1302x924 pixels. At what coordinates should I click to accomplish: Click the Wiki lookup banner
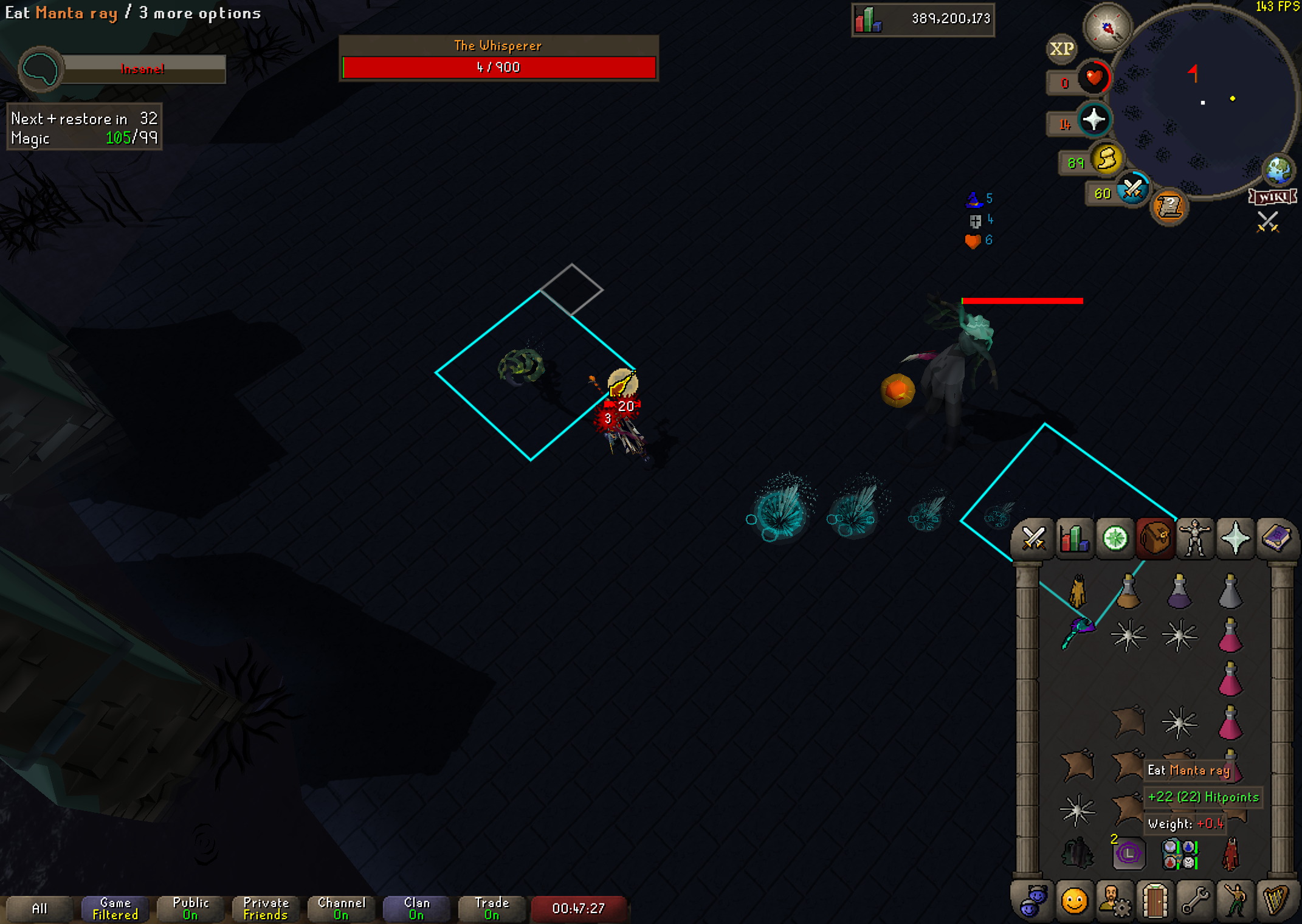coord(1272,197)
